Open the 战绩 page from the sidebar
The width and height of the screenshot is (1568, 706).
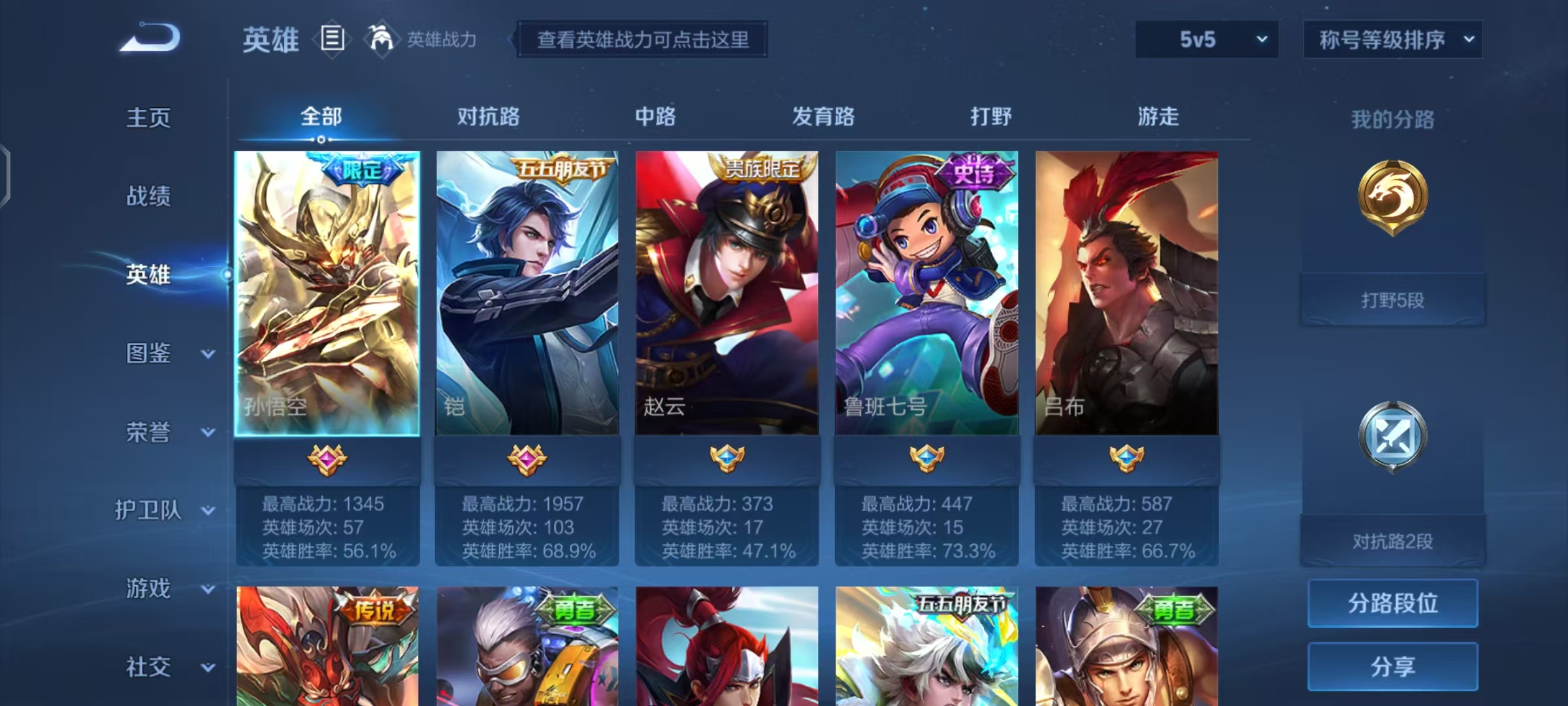pyautogui.click(x=149, y=197)
